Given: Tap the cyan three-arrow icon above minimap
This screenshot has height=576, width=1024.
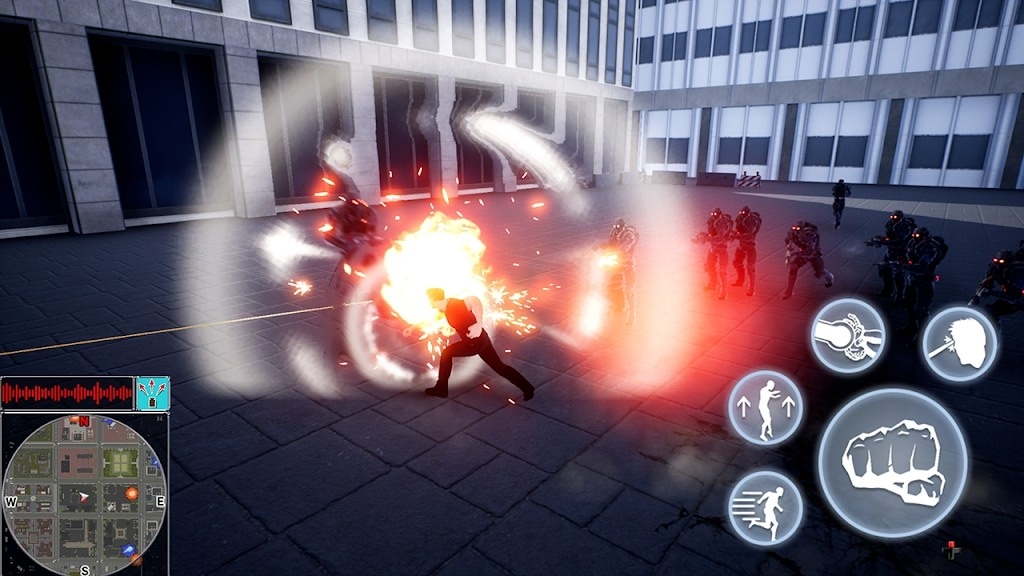Looking at the screenshot, I should point(153,393).
